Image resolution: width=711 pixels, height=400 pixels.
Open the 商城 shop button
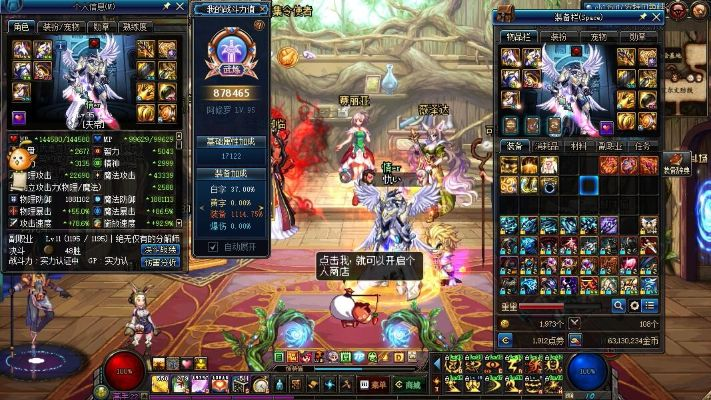coord(410,384)
